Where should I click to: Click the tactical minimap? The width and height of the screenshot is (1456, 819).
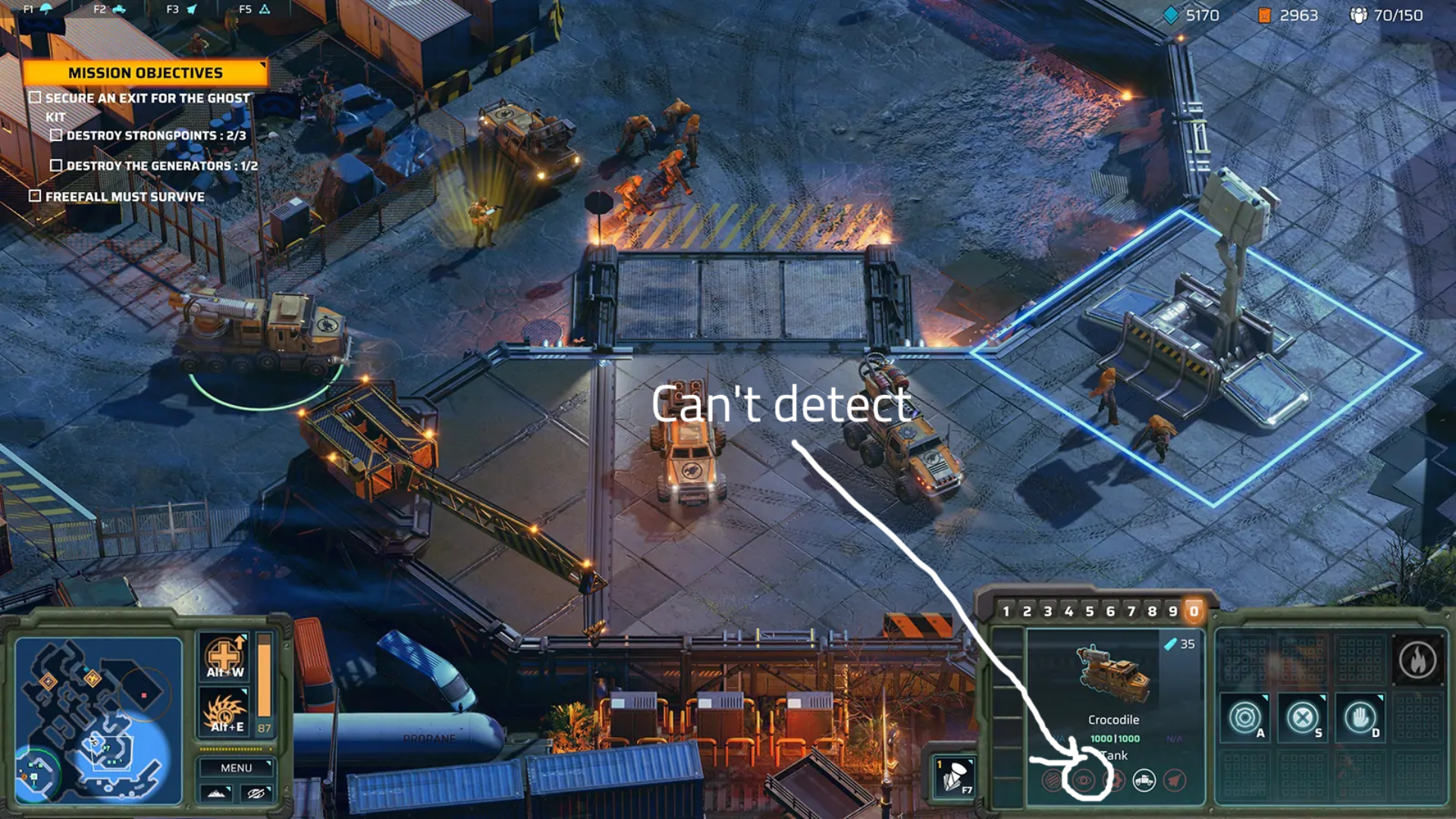click(99, 719)
